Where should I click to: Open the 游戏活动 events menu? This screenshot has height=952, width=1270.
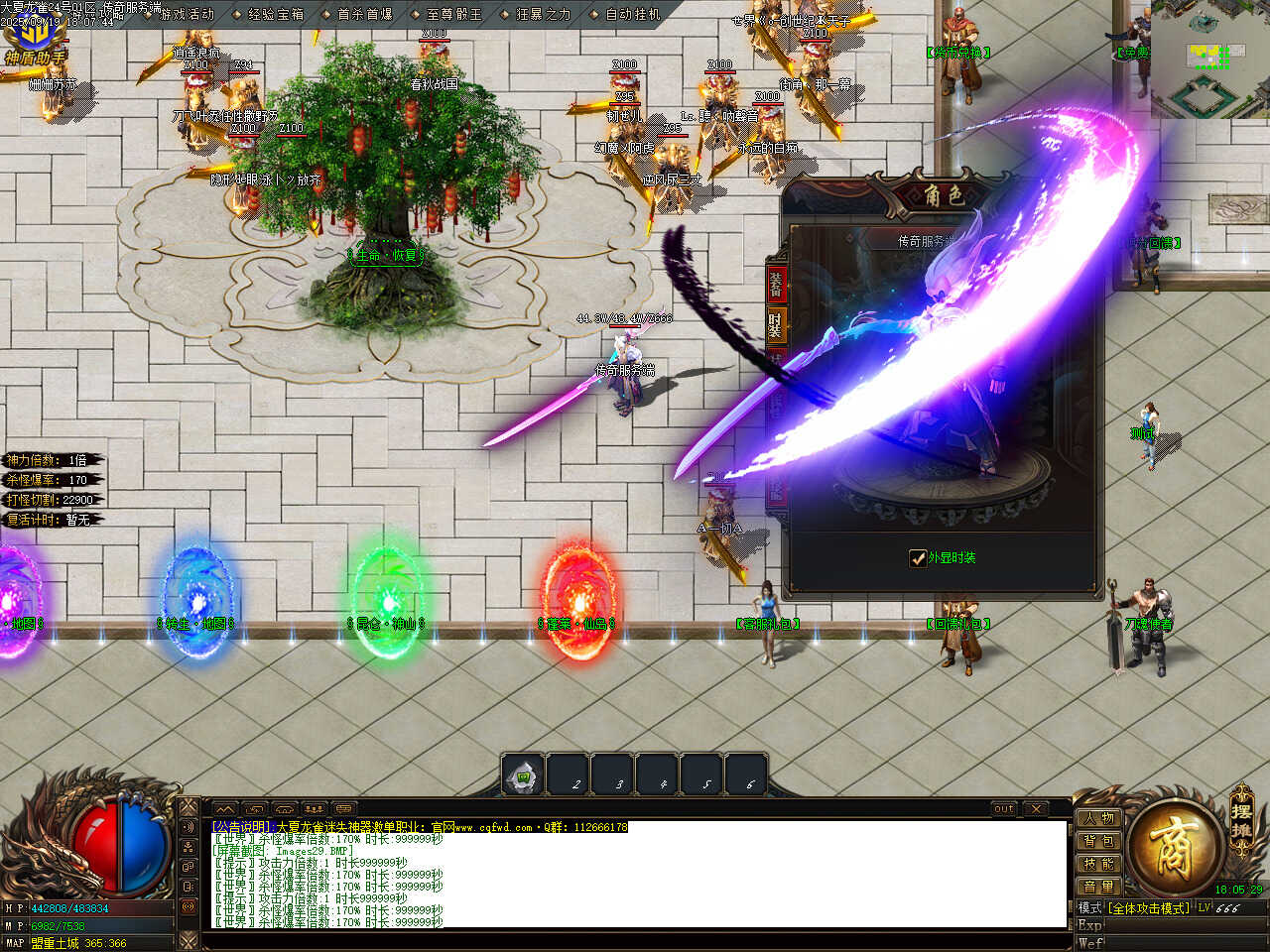click(x=188, y=14)
